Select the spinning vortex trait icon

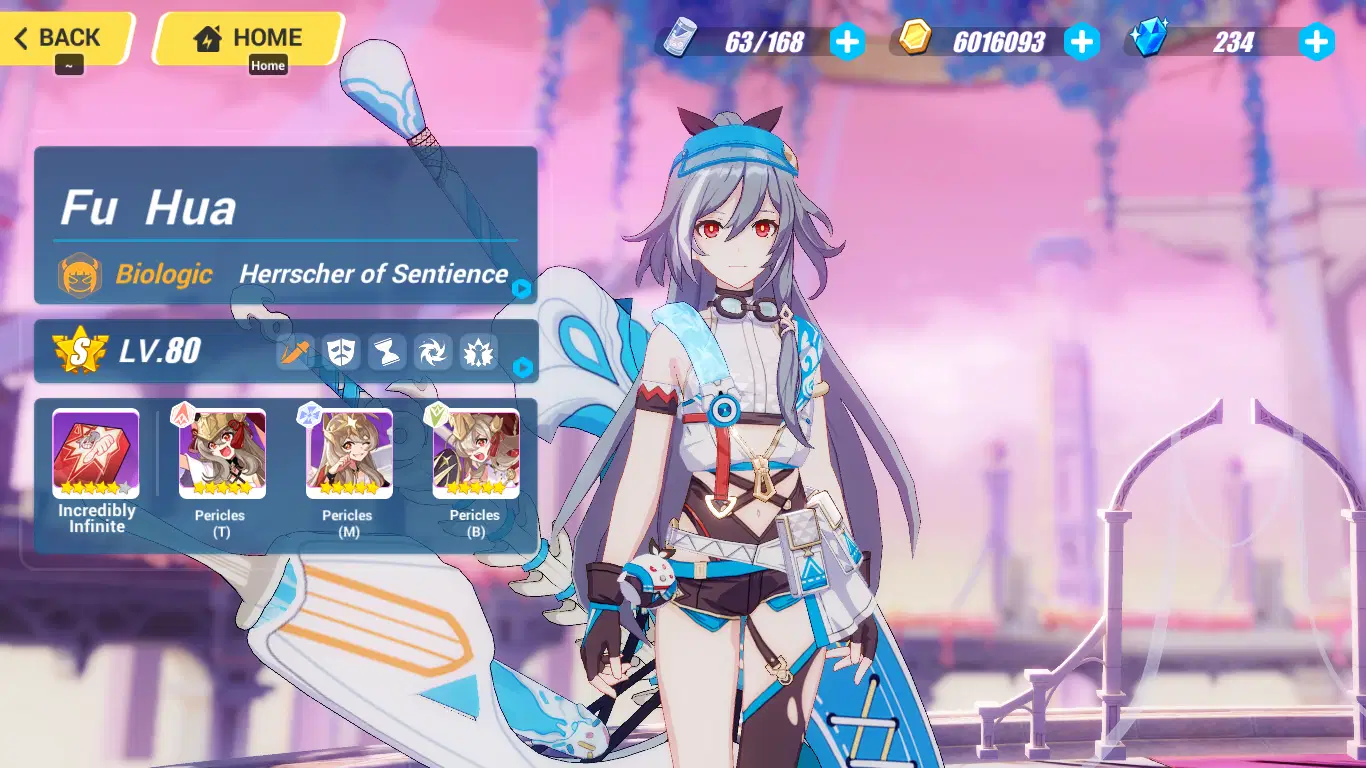[433, 352]
